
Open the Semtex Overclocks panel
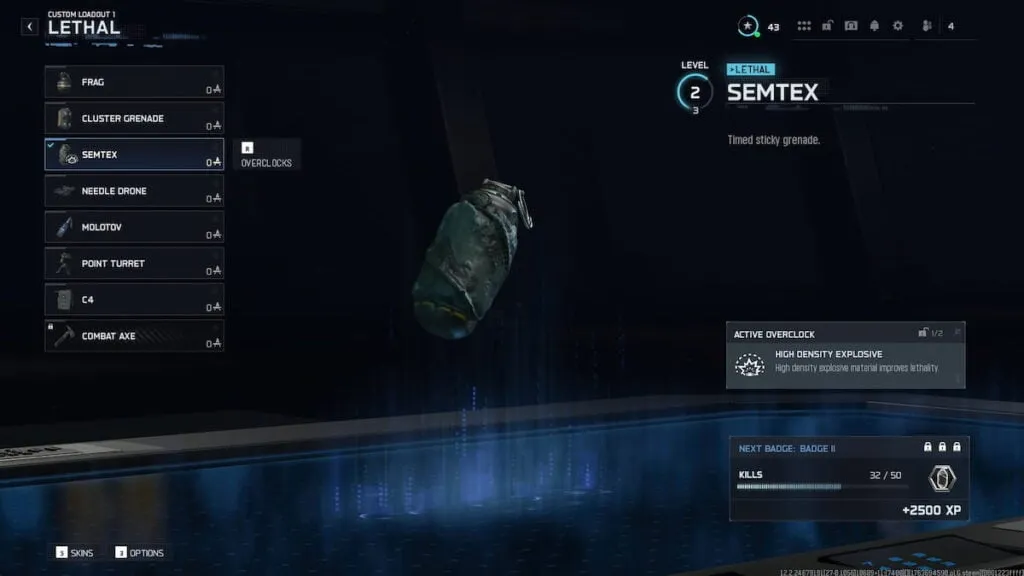[x=266, y=155]
